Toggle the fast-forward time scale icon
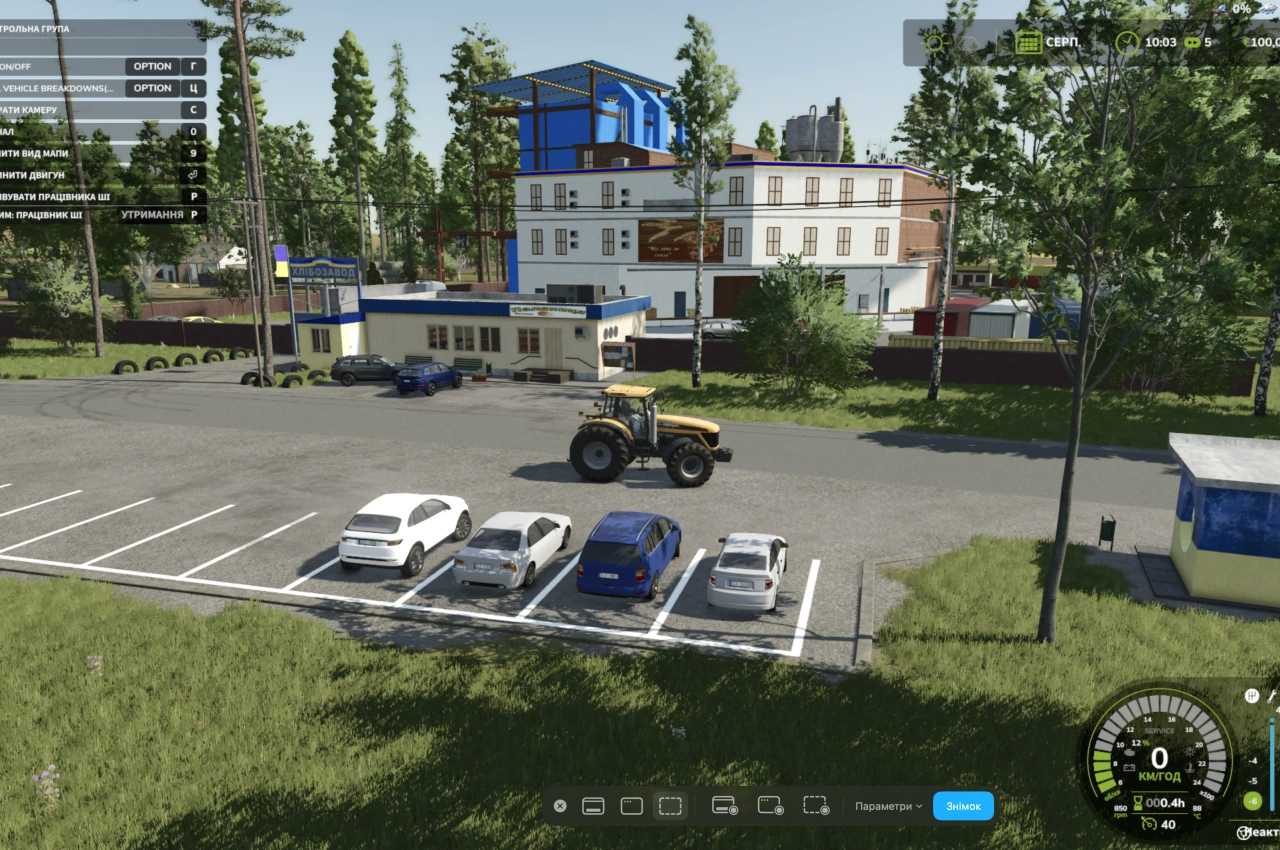Viewport: 1280px width, 850px height. pyautogui.click(x=1191, y=42)
